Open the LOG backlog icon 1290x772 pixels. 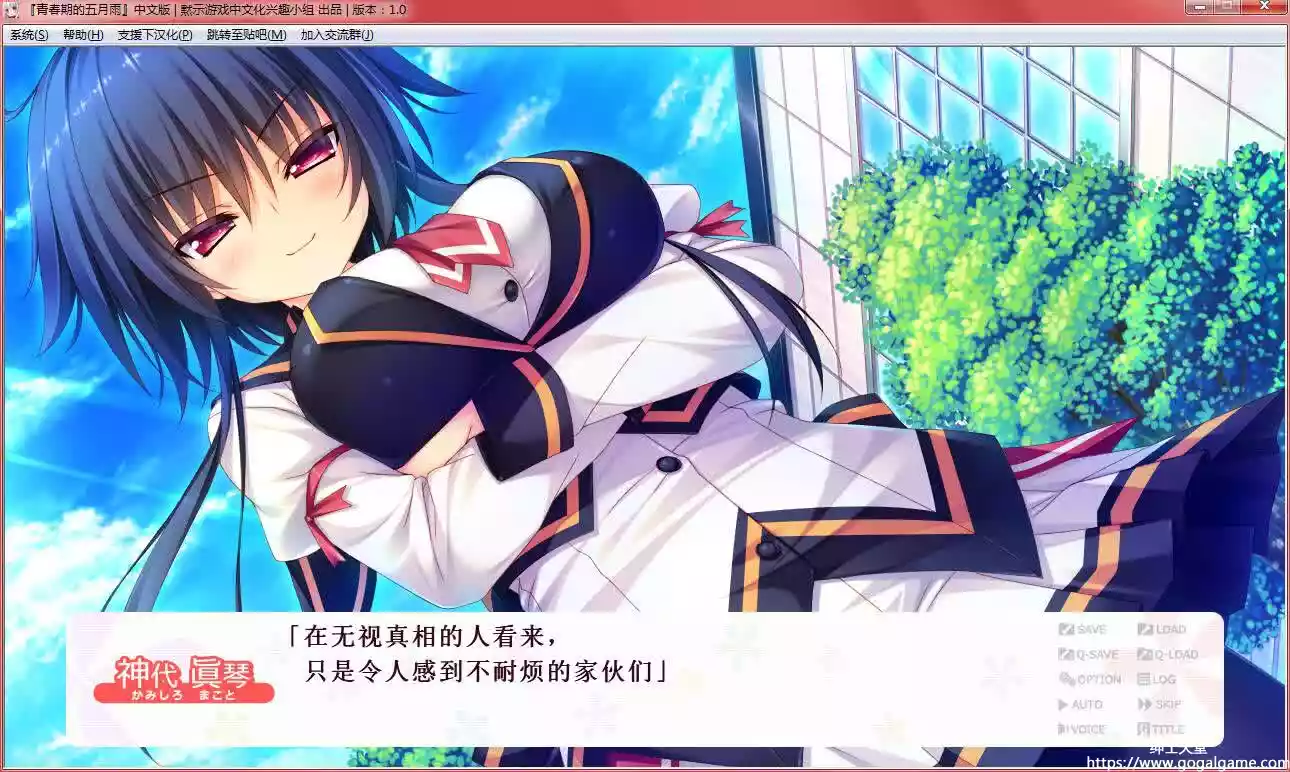[1155, 678]
